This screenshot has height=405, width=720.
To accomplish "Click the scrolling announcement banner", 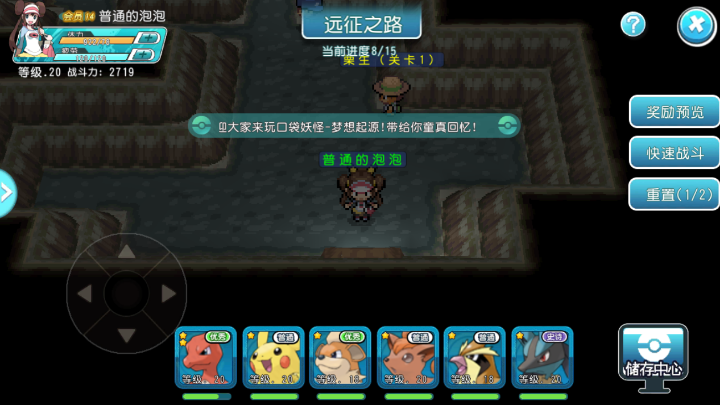I will click(x=355, y=126).
